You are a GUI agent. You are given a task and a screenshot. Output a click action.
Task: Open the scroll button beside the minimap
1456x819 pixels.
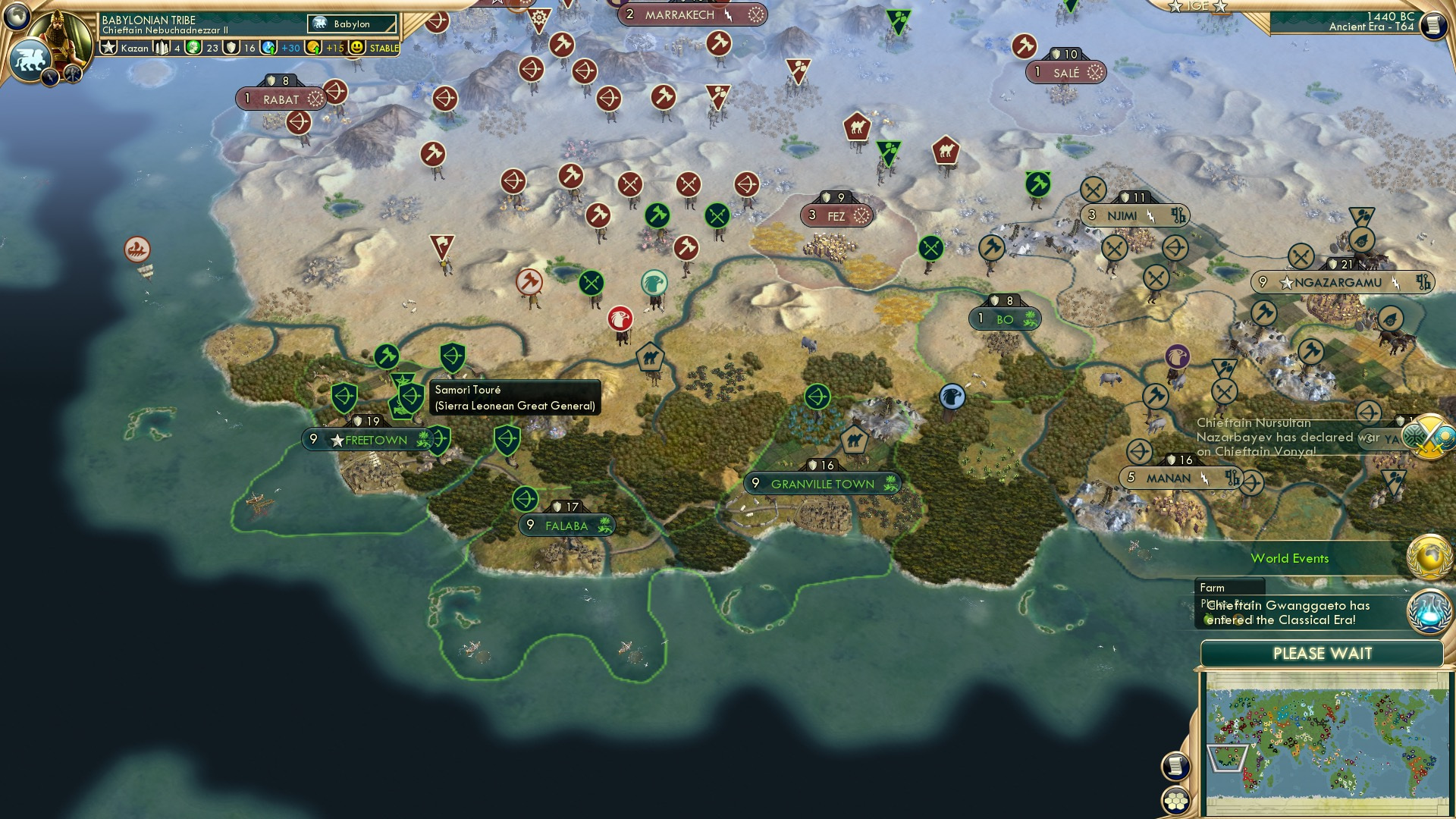coord(1175,767)
